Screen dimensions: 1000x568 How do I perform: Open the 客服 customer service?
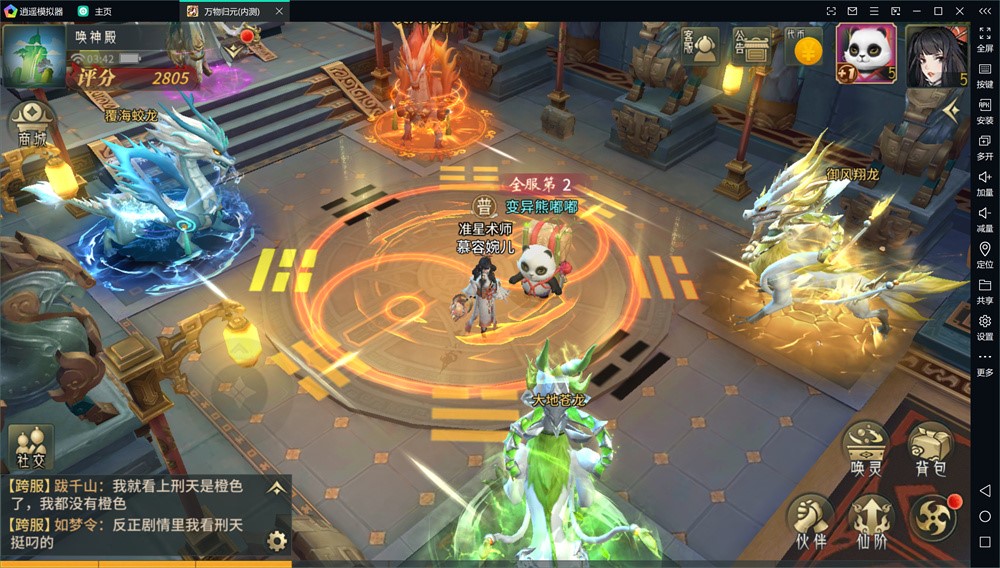[x=700, y=45]
